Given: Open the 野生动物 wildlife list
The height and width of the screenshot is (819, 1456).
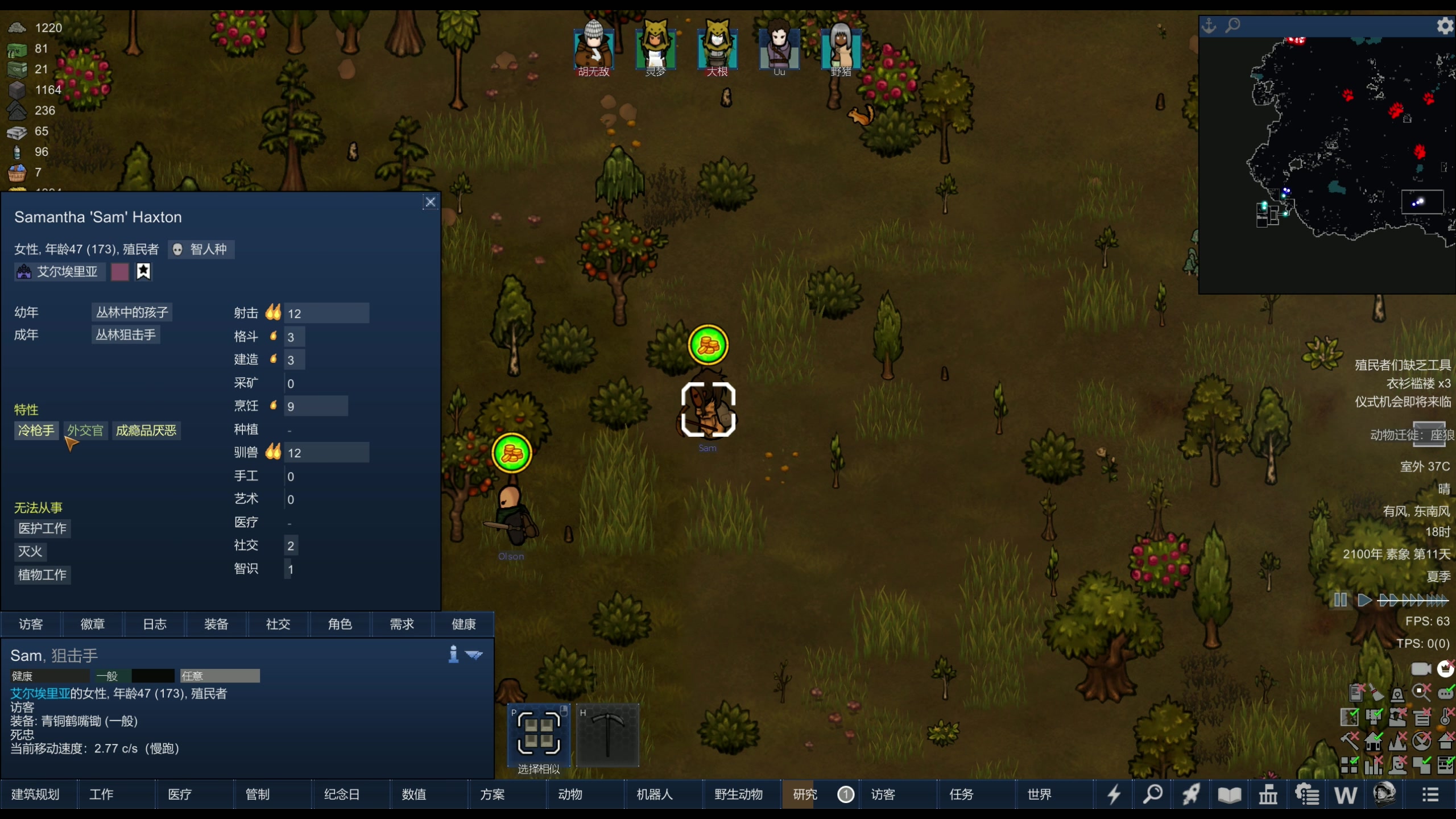Looking at the screenshot, I should 738,794.
